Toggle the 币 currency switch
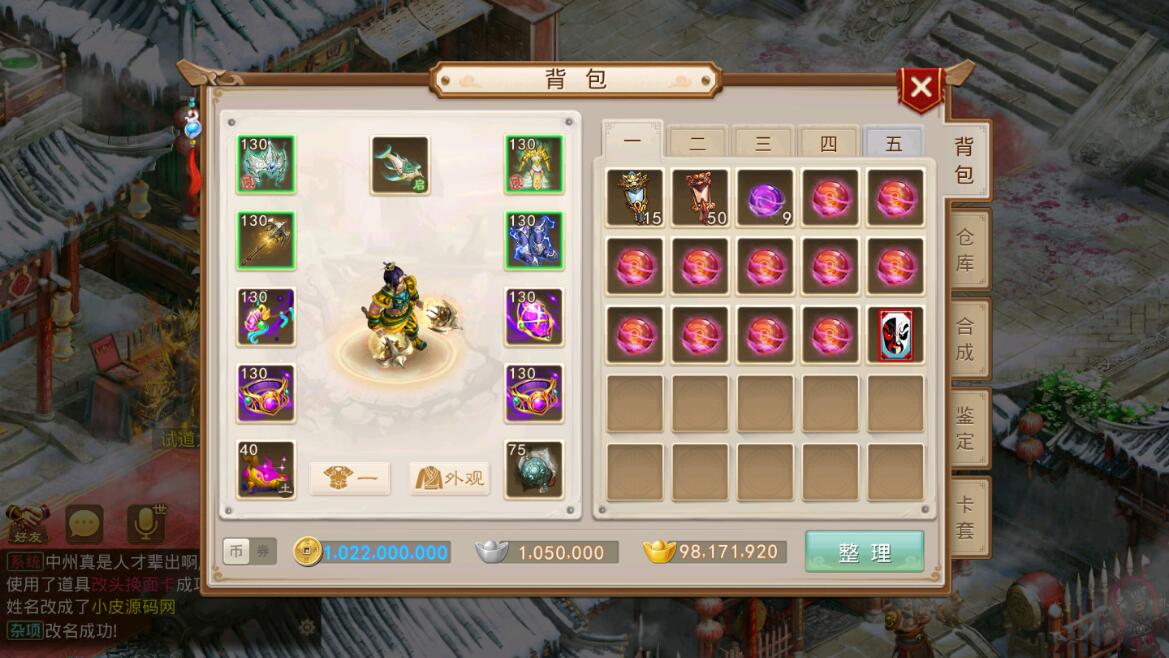1169x658 pixels. click(236, 551)
